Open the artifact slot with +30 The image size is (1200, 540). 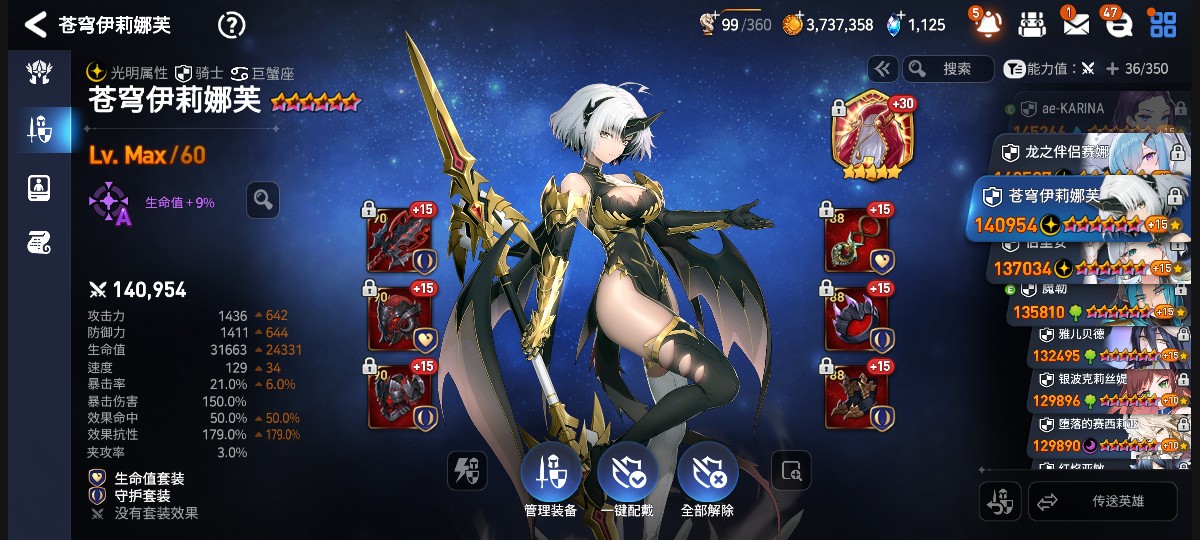pyautogui.click(x=873, y=138)
